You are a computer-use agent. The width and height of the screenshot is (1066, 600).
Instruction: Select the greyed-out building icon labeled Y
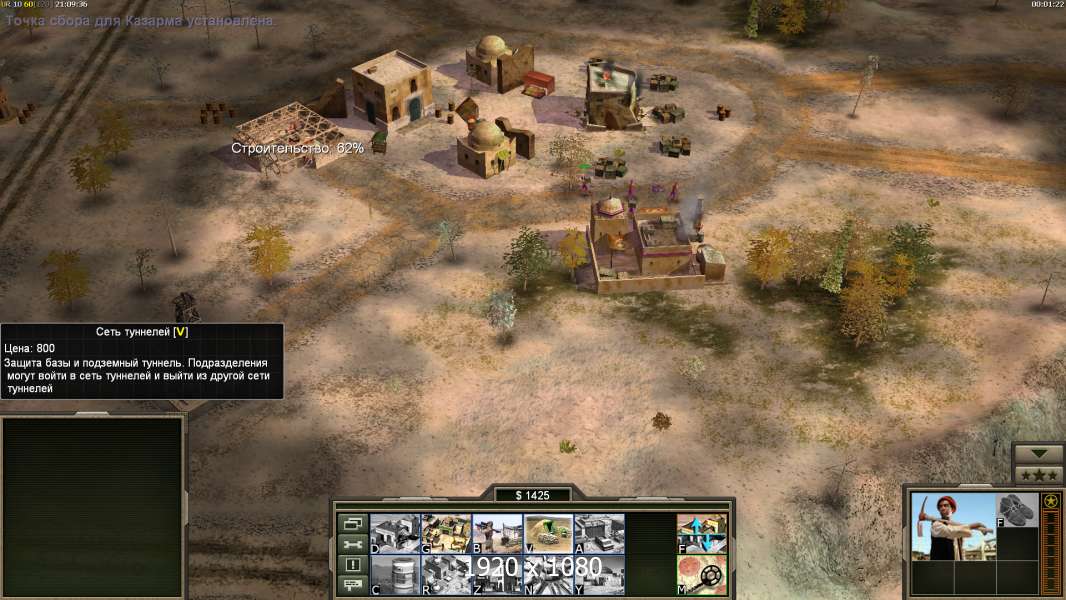(x=599, y=575)
